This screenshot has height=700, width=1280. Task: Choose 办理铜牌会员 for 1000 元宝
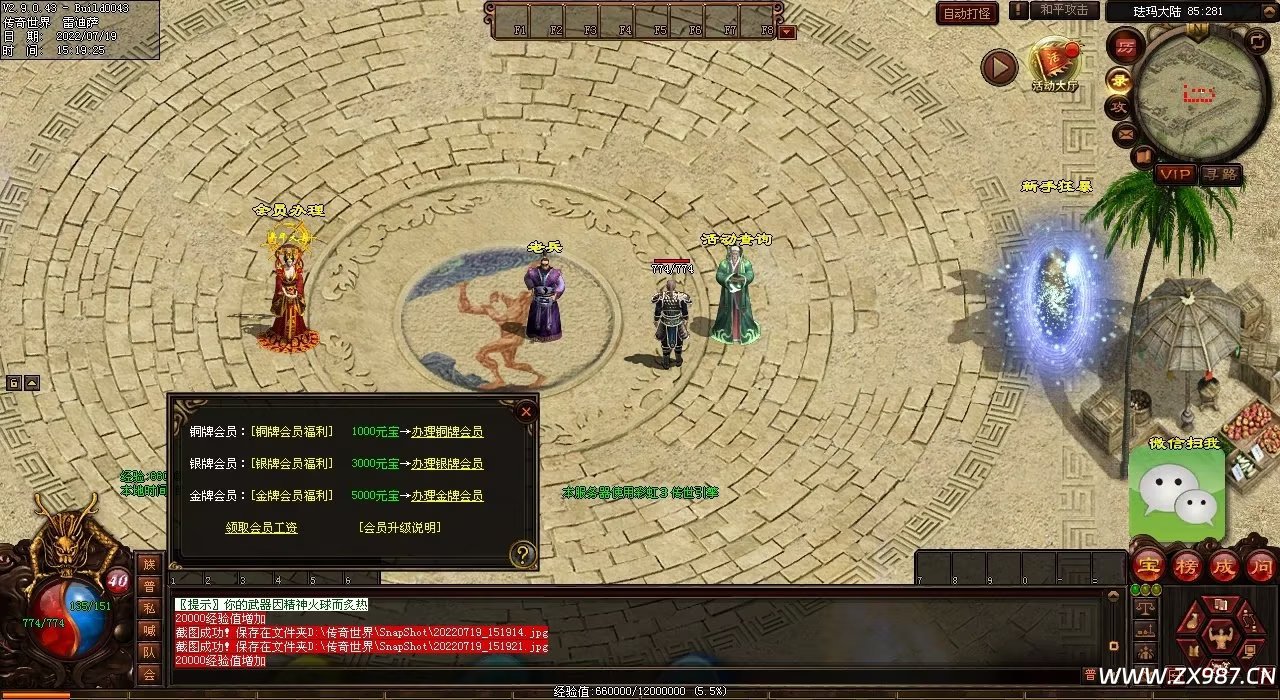click(x=447, y=432)
